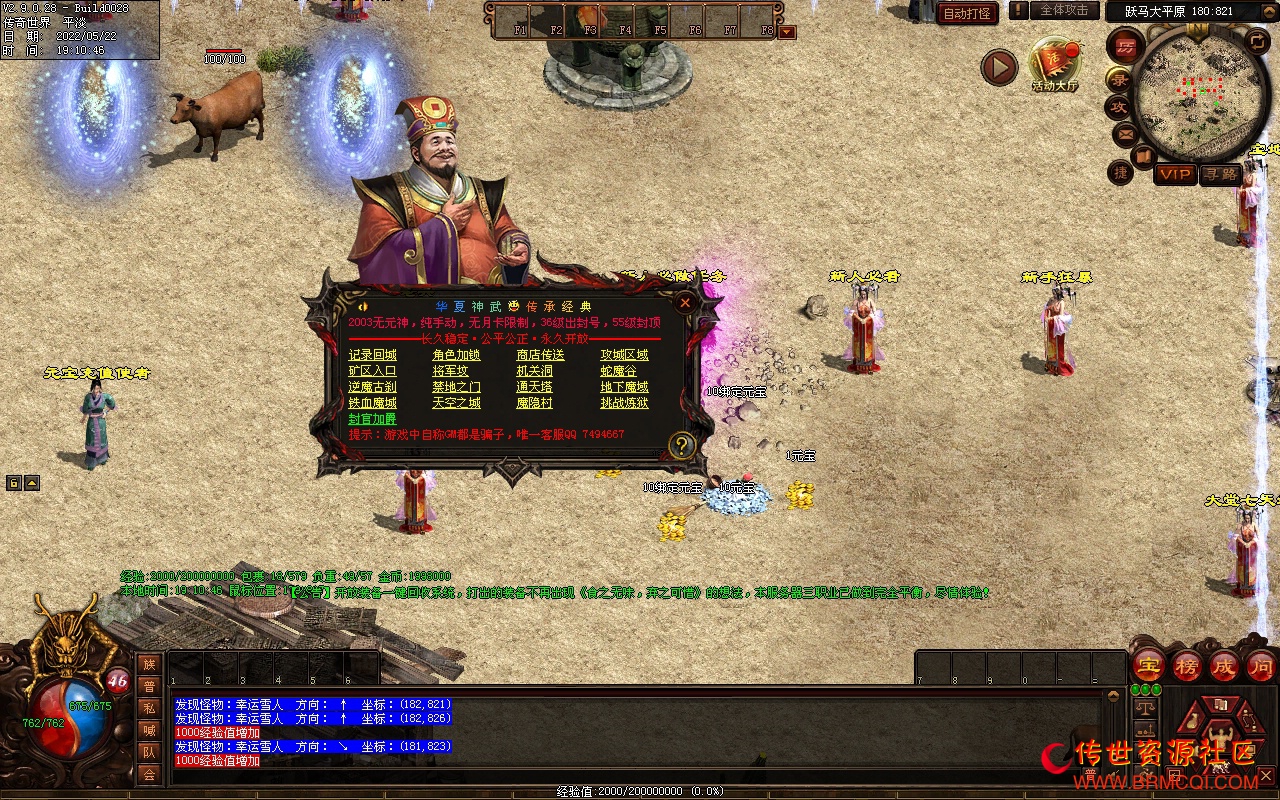Open the VIP panel
The height and width of the screenshot is (800, 1280).
(1175, 174)
